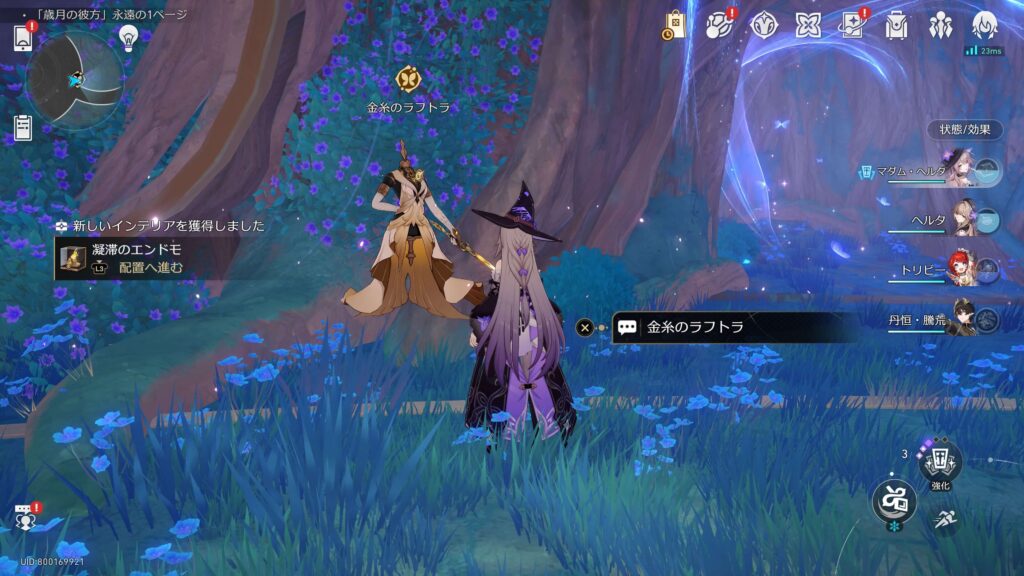This screenshot has width=1024, height=576.
Task: Activate the 強化 technique skill button
Action: point(940,463)
